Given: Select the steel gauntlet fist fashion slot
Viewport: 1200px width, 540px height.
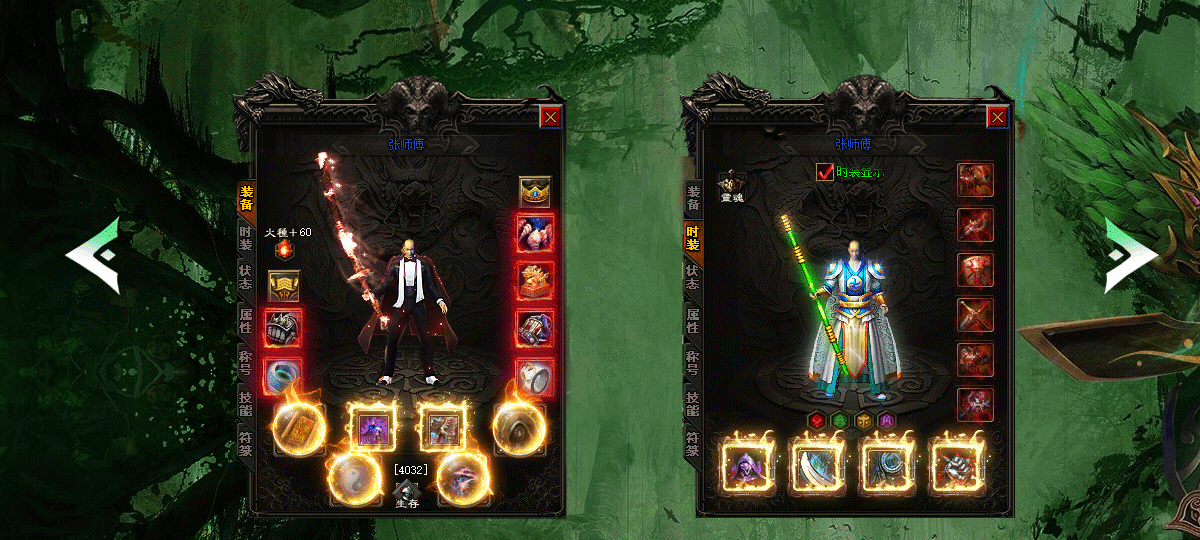Looking at the screenshot, I should click(954, 467).
